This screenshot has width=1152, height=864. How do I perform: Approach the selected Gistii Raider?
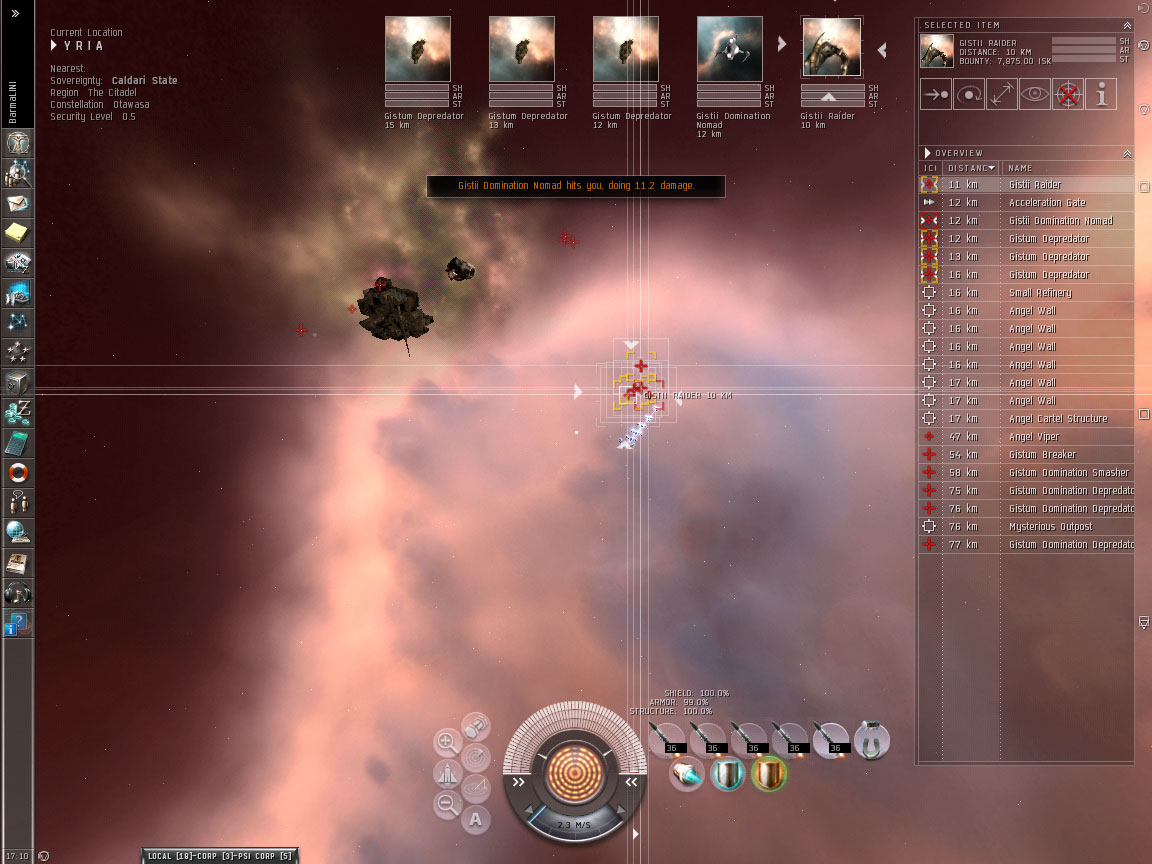click(x=936, y=94)
